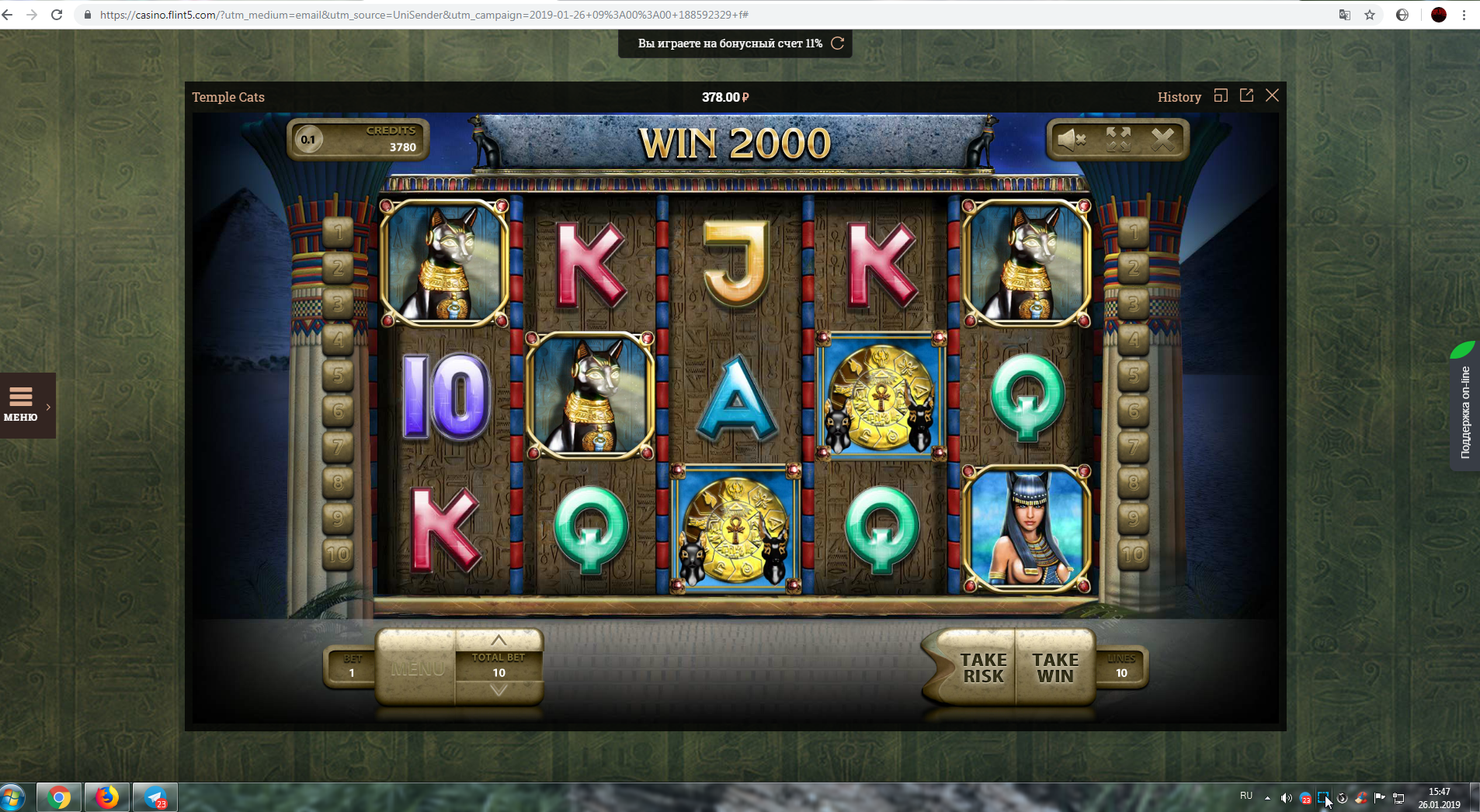Switch the slot to fullscreen arrows icon
Image resolution: width=1480 pixels, height=812 pixels.
pyautogui.click(x=1118, y=140)
